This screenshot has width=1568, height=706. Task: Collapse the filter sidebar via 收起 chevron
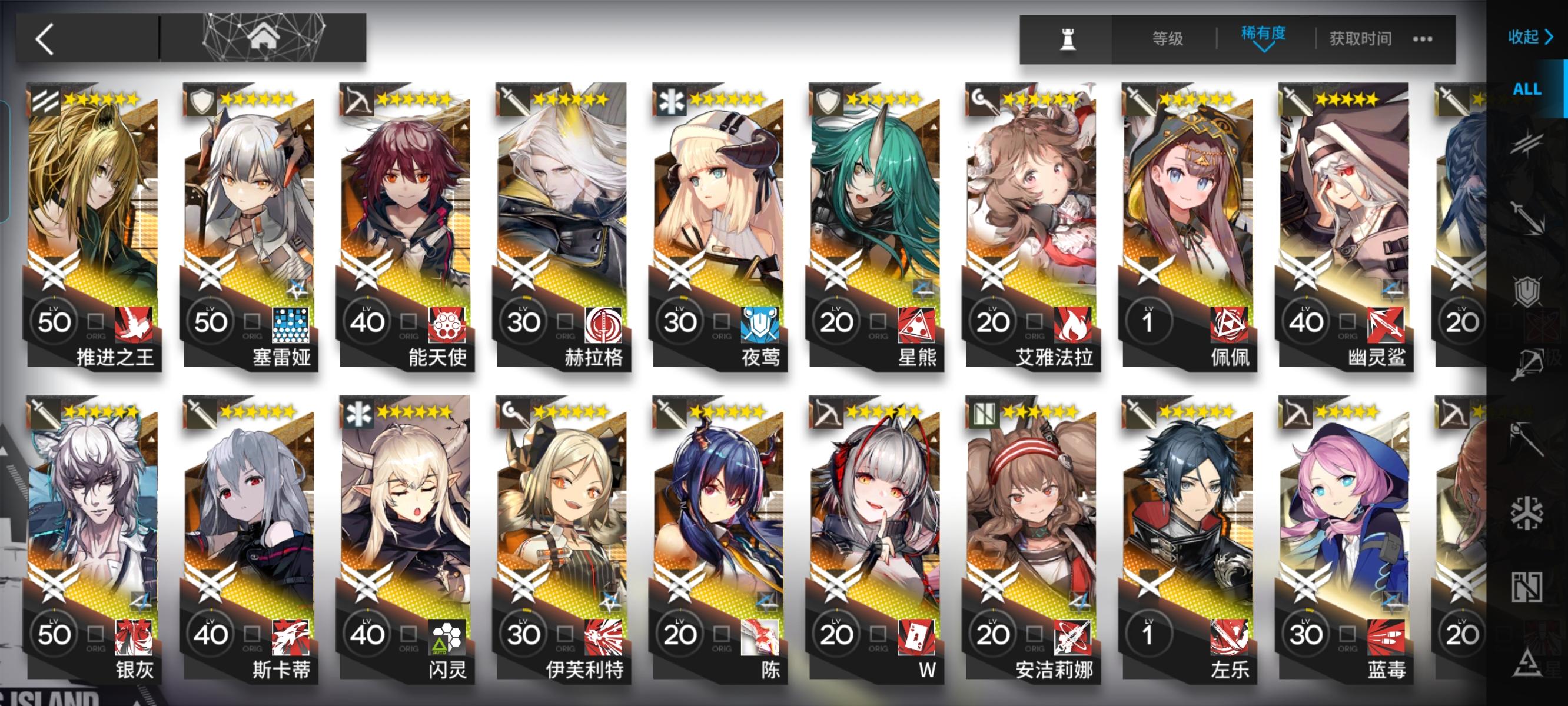tap(1531, 38)
